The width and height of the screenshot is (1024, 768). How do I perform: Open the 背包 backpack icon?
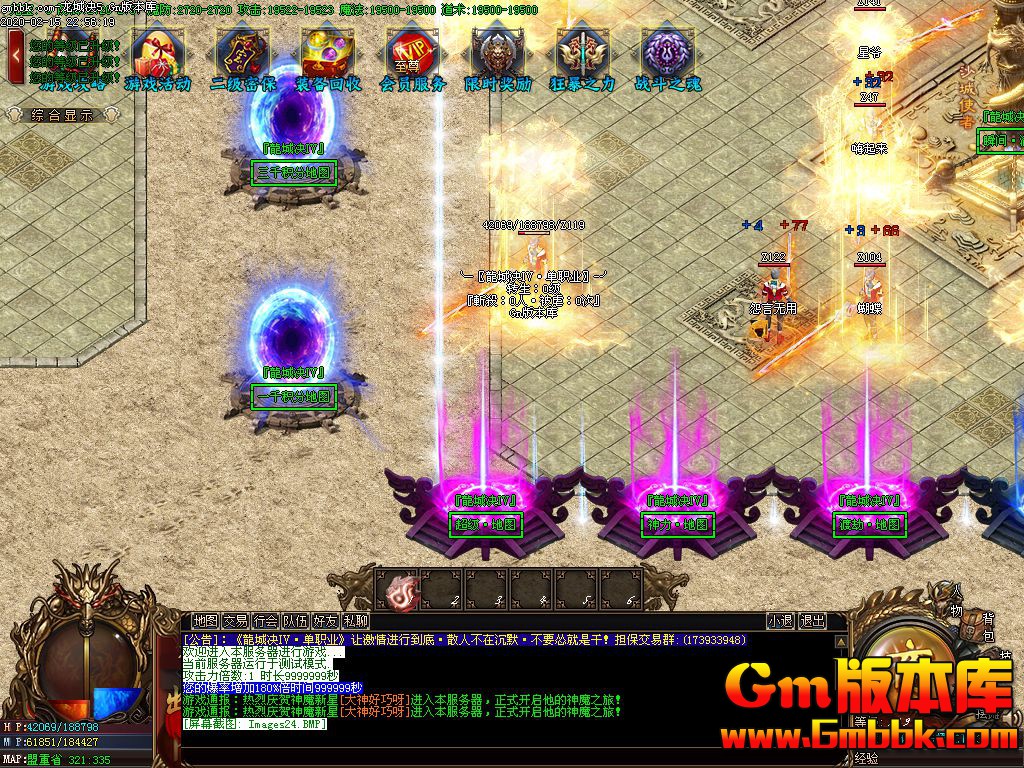click(989, 628)
